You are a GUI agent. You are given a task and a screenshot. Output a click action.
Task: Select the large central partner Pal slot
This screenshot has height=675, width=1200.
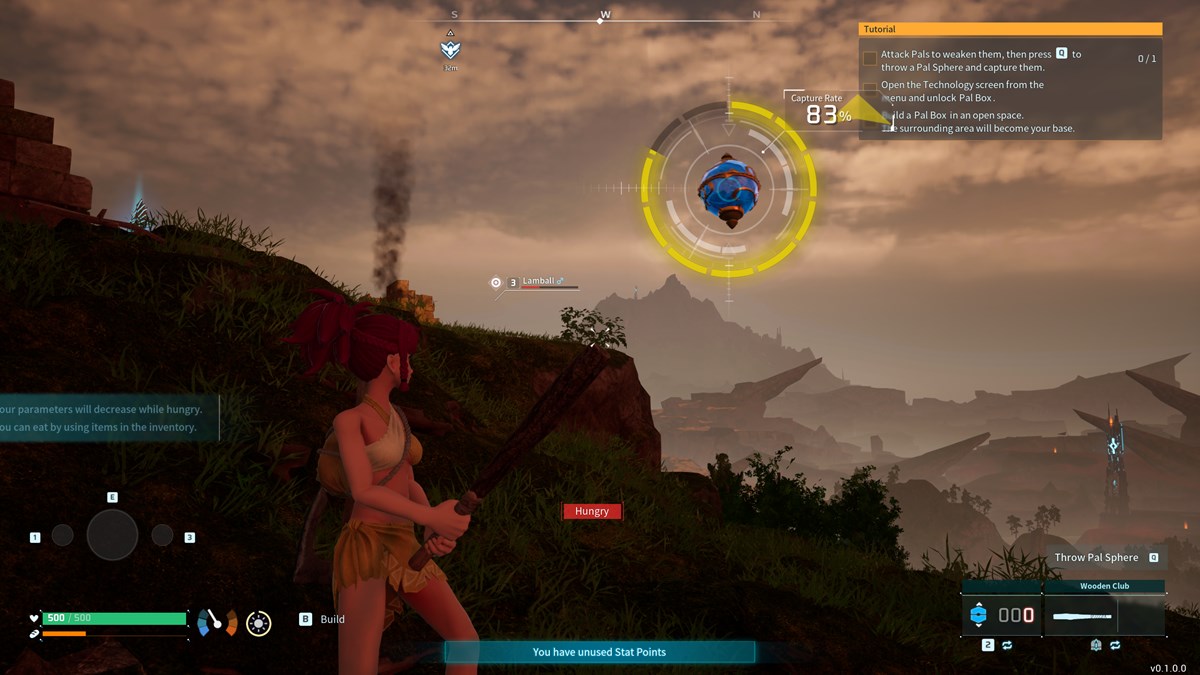tap(112, 535)
